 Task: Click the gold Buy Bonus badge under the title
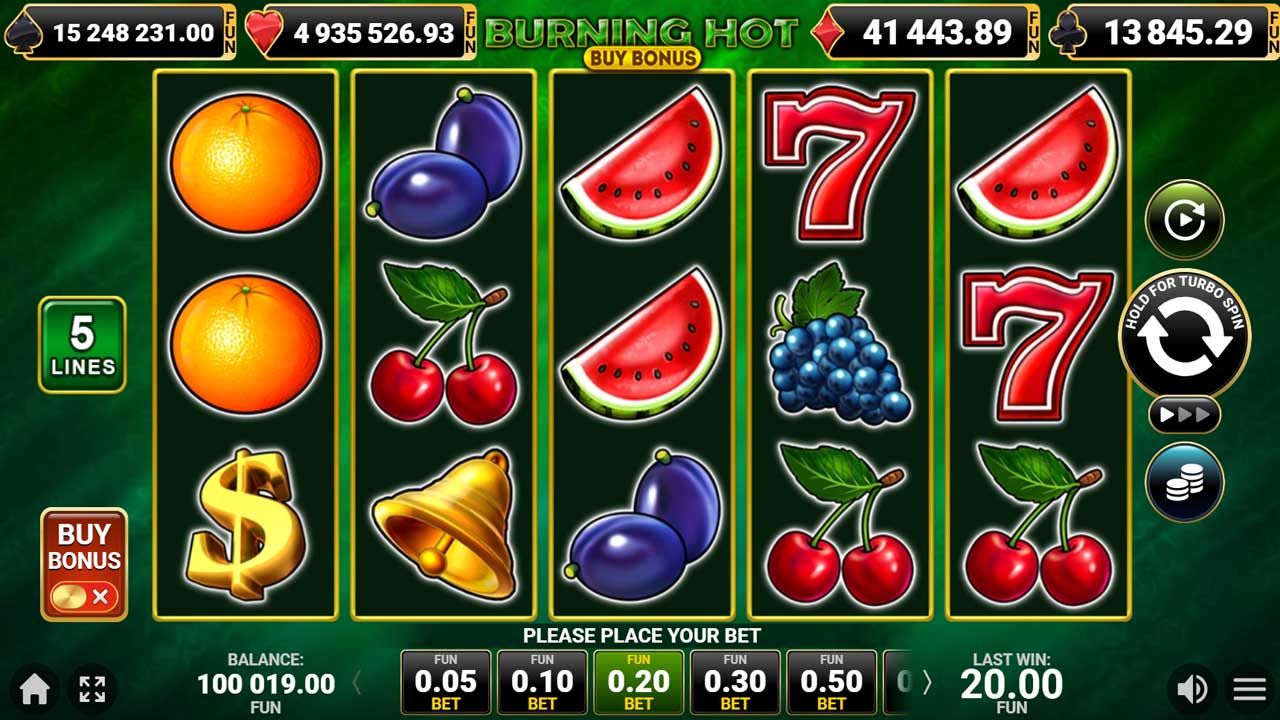click(641, 58)
